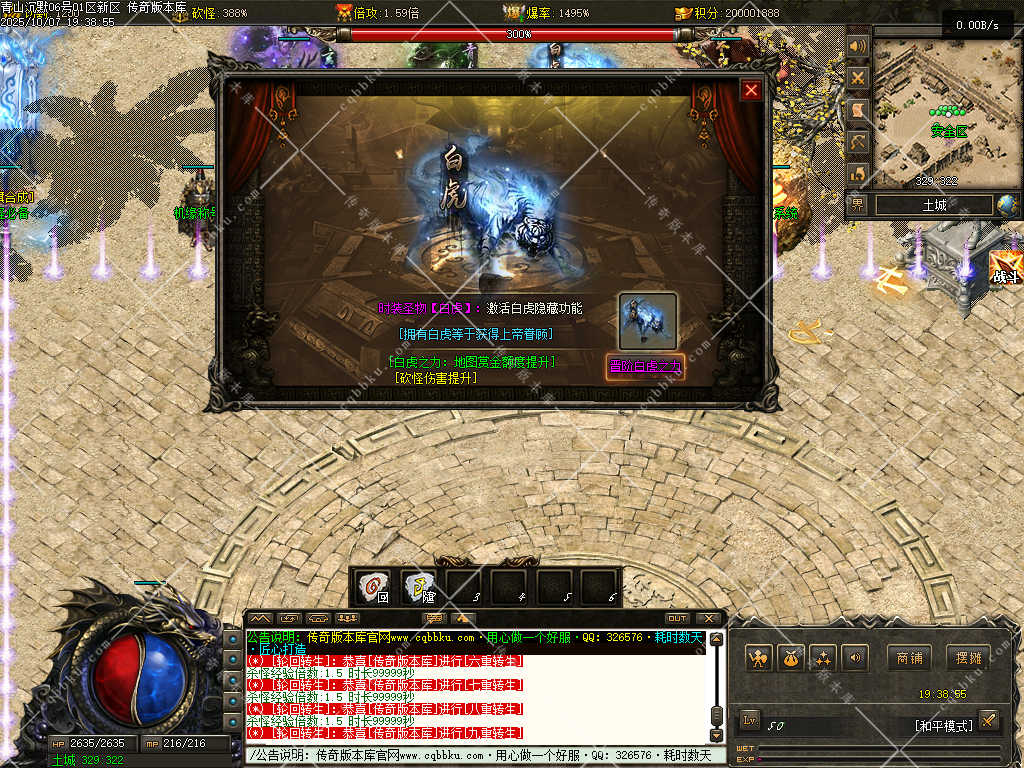Open the 商铺 shop
Image resolution: width=1024 pixels, height=768 pixels.
click(x=909, y=657)
